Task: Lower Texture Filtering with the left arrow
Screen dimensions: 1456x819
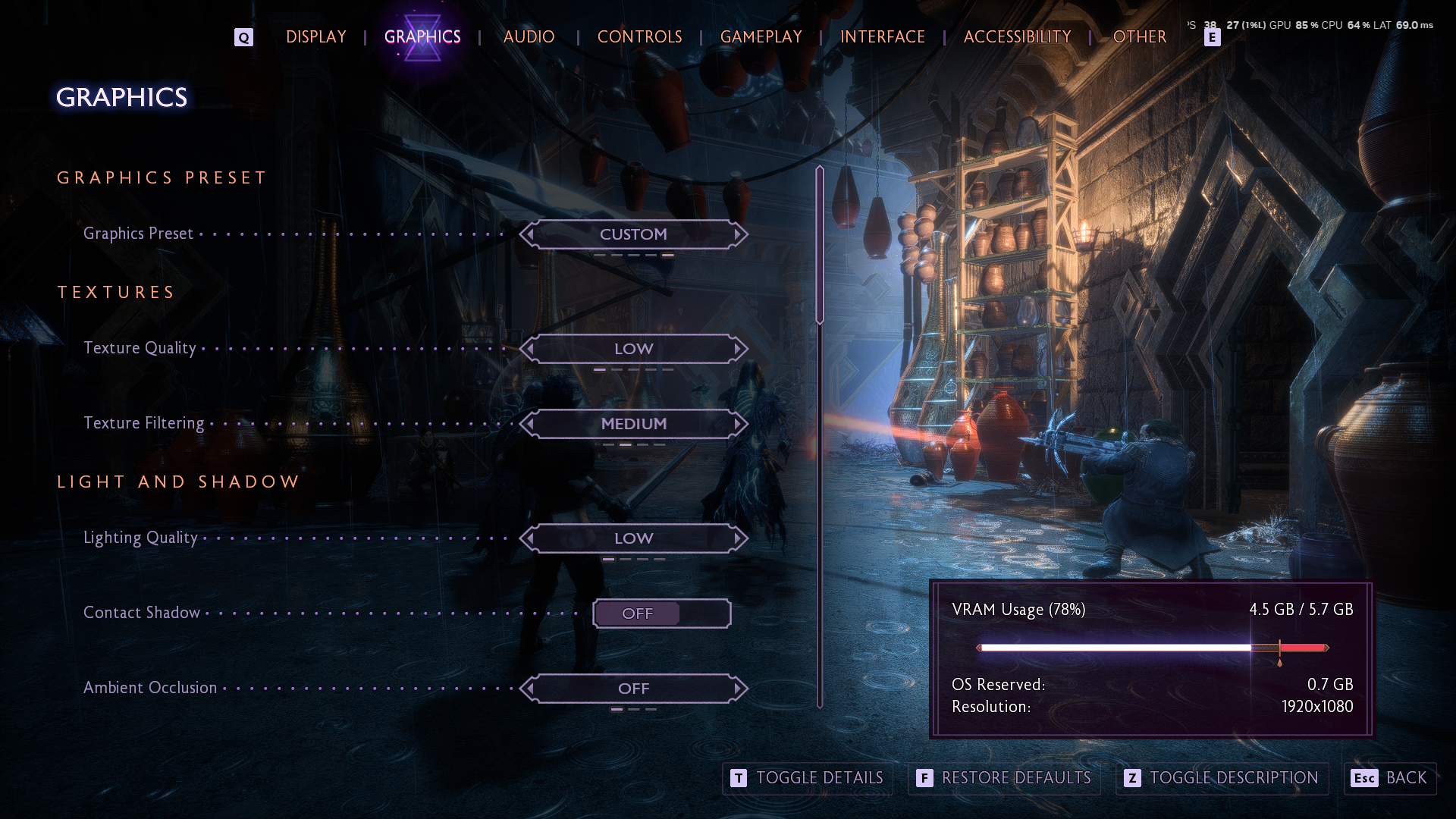Action: (529, 424)
